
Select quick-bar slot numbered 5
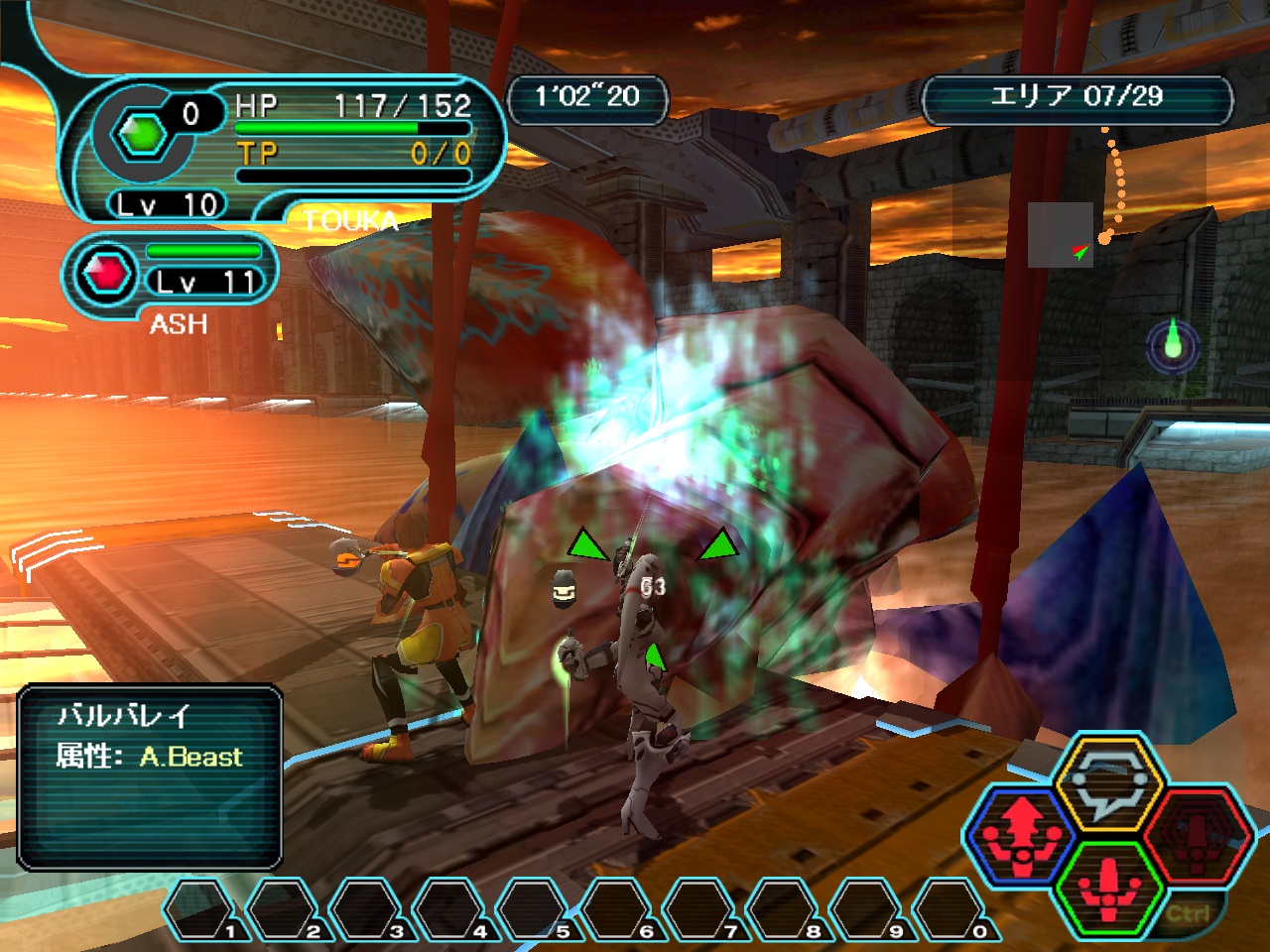[535, 910]
